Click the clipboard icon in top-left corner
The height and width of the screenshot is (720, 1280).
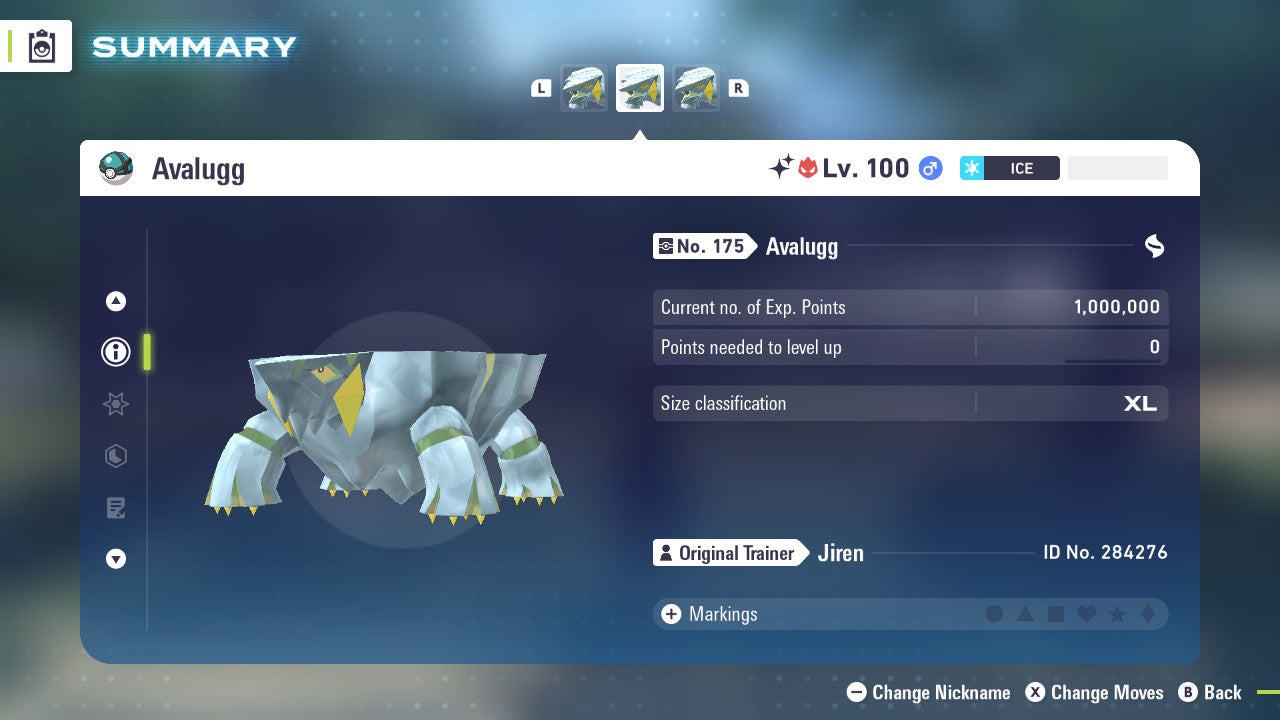tap(42, 45)
